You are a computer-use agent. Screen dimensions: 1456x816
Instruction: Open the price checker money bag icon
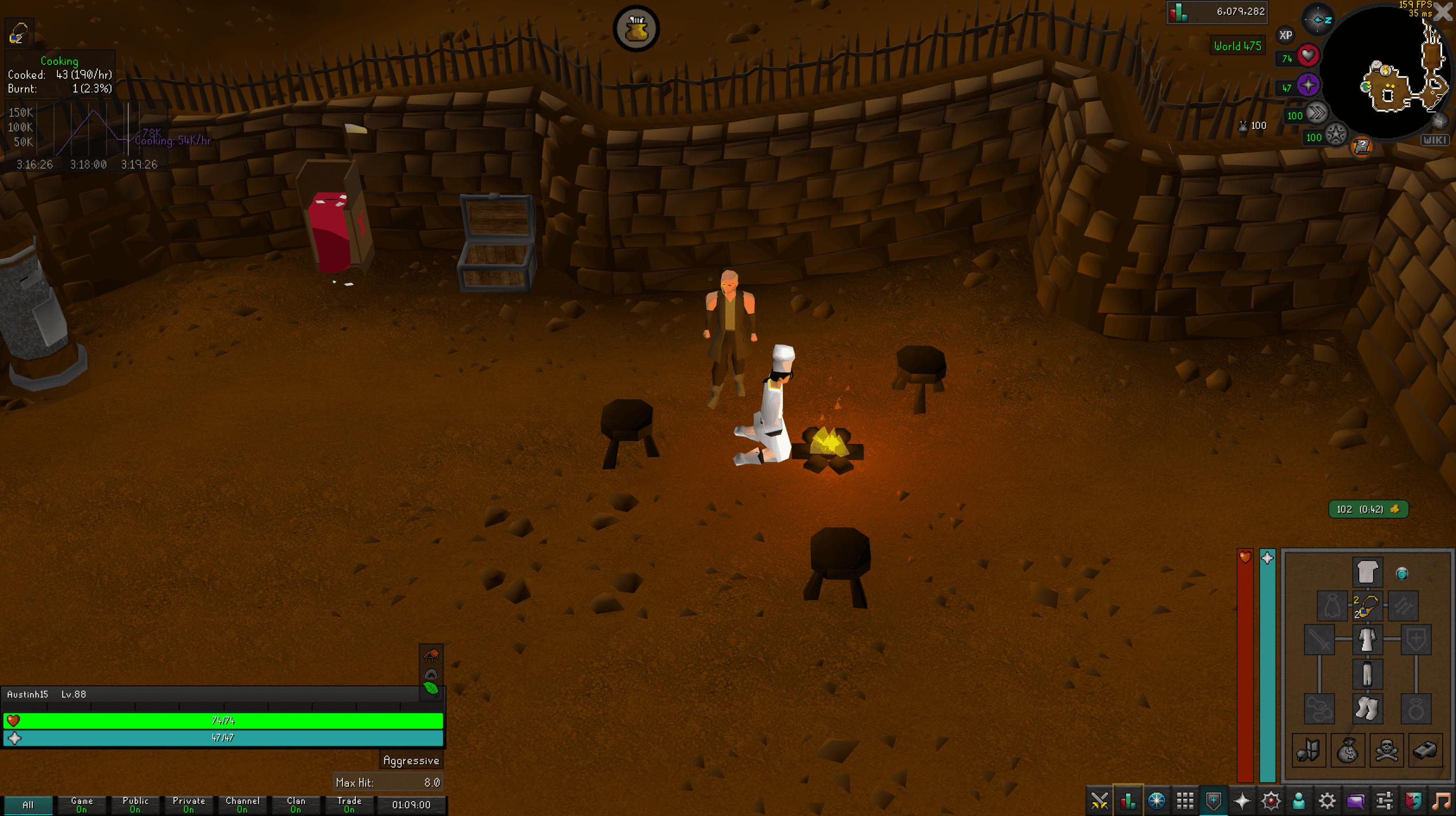(x=1347, y=750)
